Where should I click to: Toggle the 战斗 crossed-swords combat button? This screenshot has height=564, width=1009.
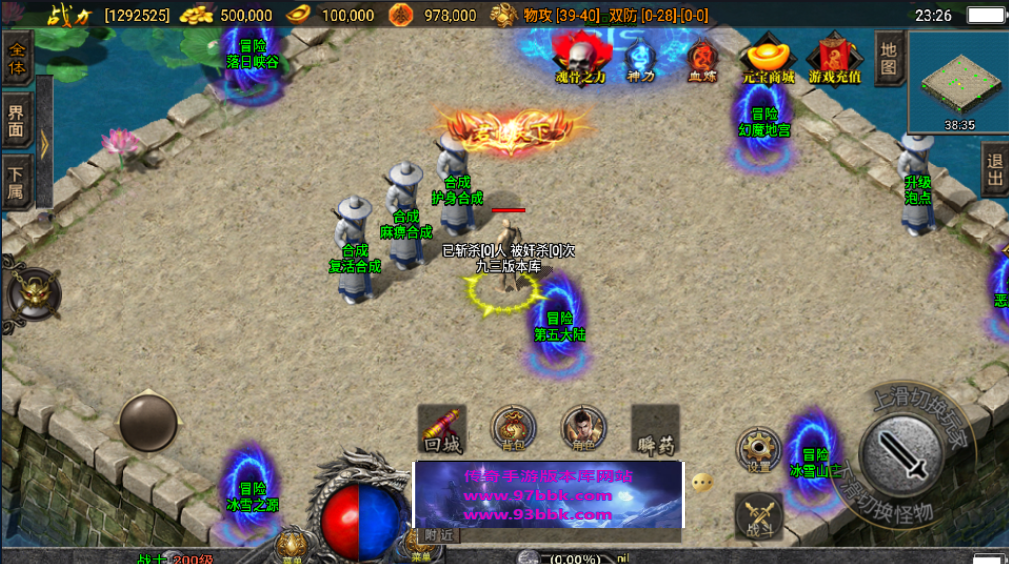(759, 516)
